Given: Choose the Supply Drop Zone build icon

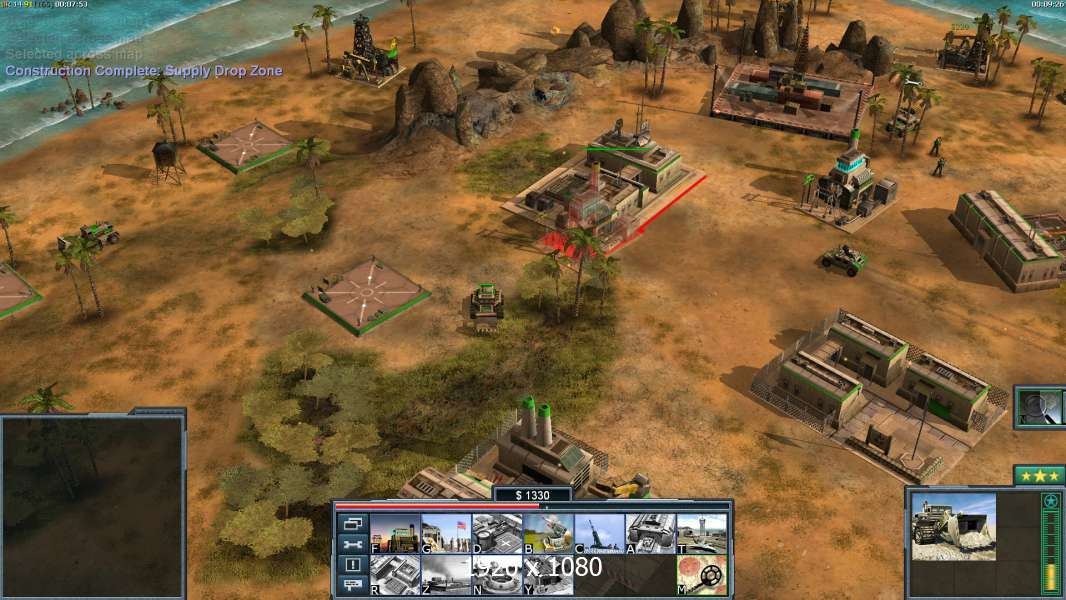Looking at the screenshot, I should click(x=446, y=575).
